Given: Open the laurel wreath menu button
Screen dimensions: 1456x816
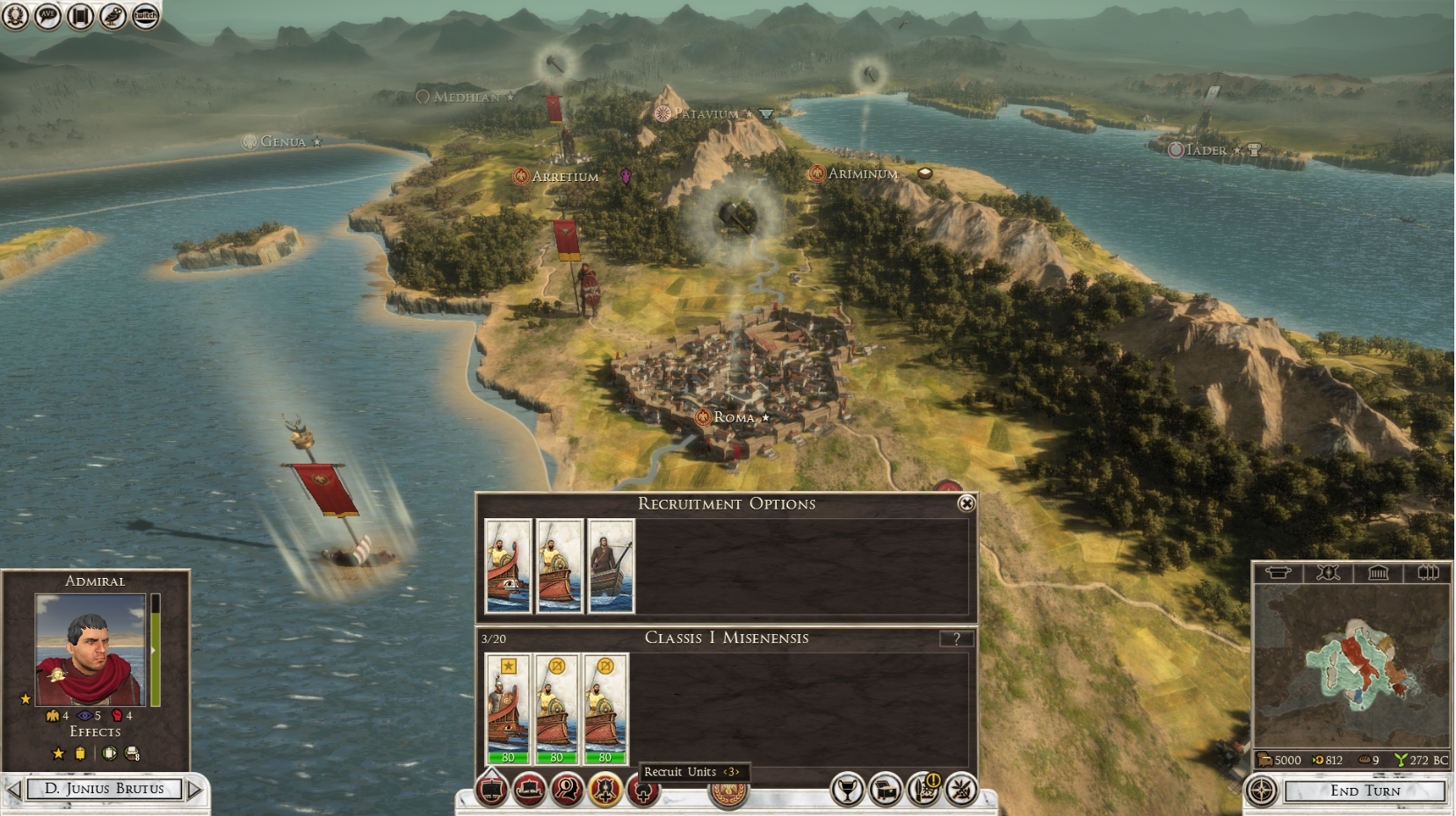Looking at the screenshot, I should (x=15, y=15).
